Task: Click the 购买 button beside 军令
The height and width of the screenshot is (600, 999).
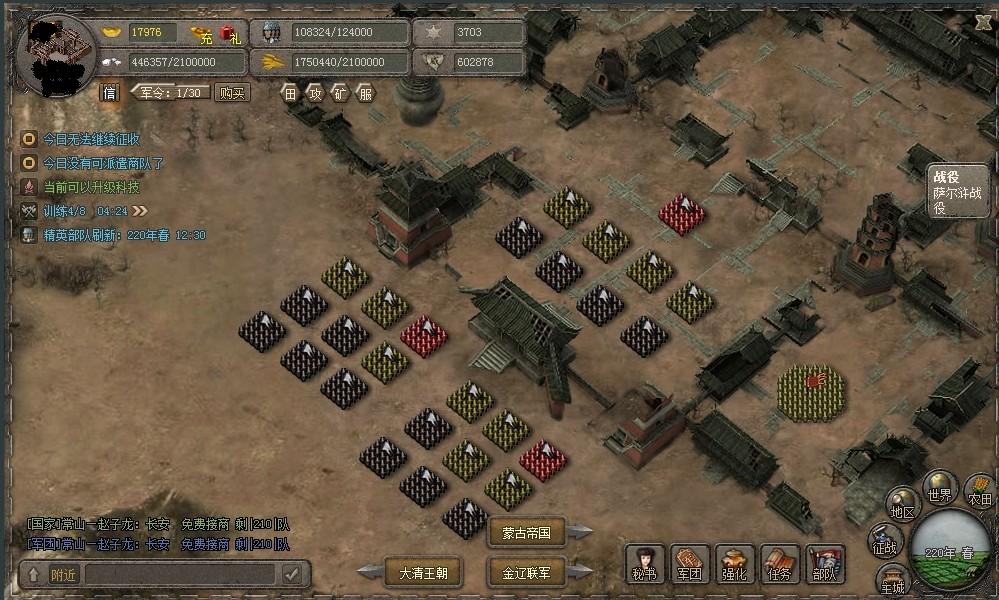Action: coord(233,93)
